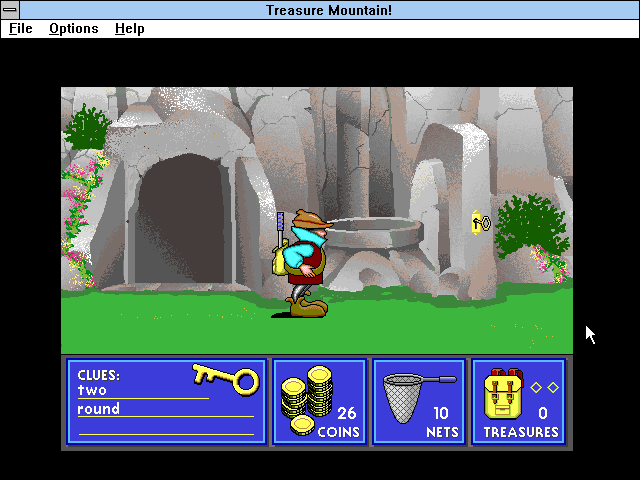Select the gold coins stack icon

[x=307, y=400]
